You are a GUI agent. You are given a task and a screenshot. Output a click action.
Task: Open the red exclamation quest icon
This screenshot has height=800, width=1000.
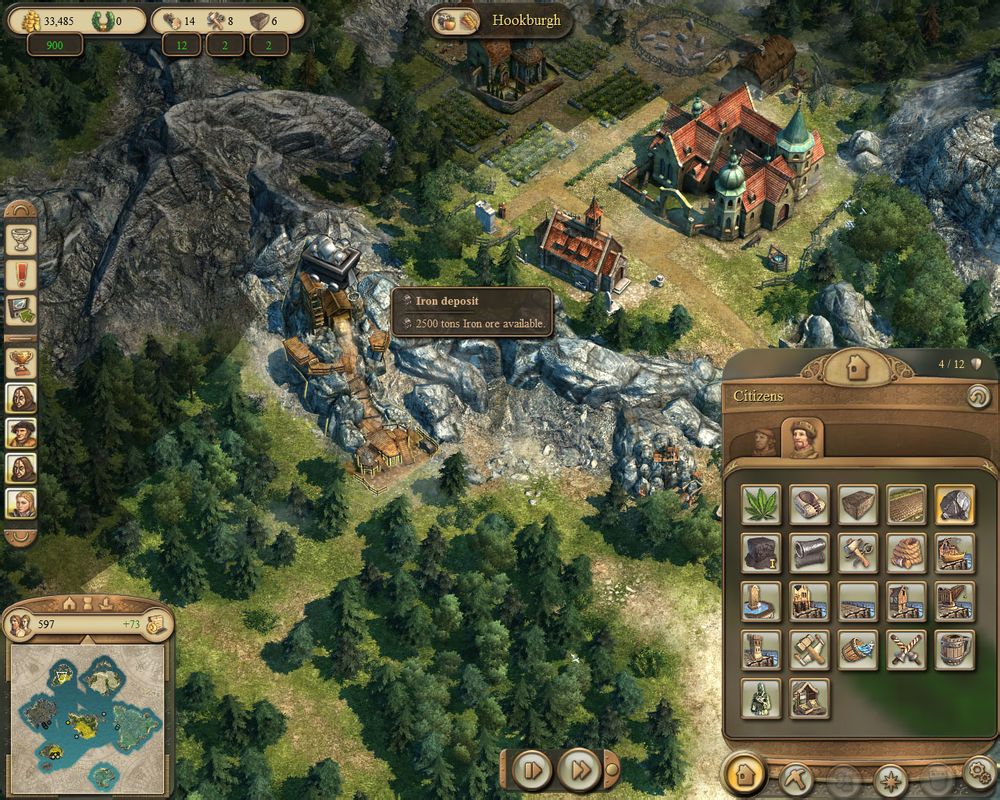pos(21,274)
